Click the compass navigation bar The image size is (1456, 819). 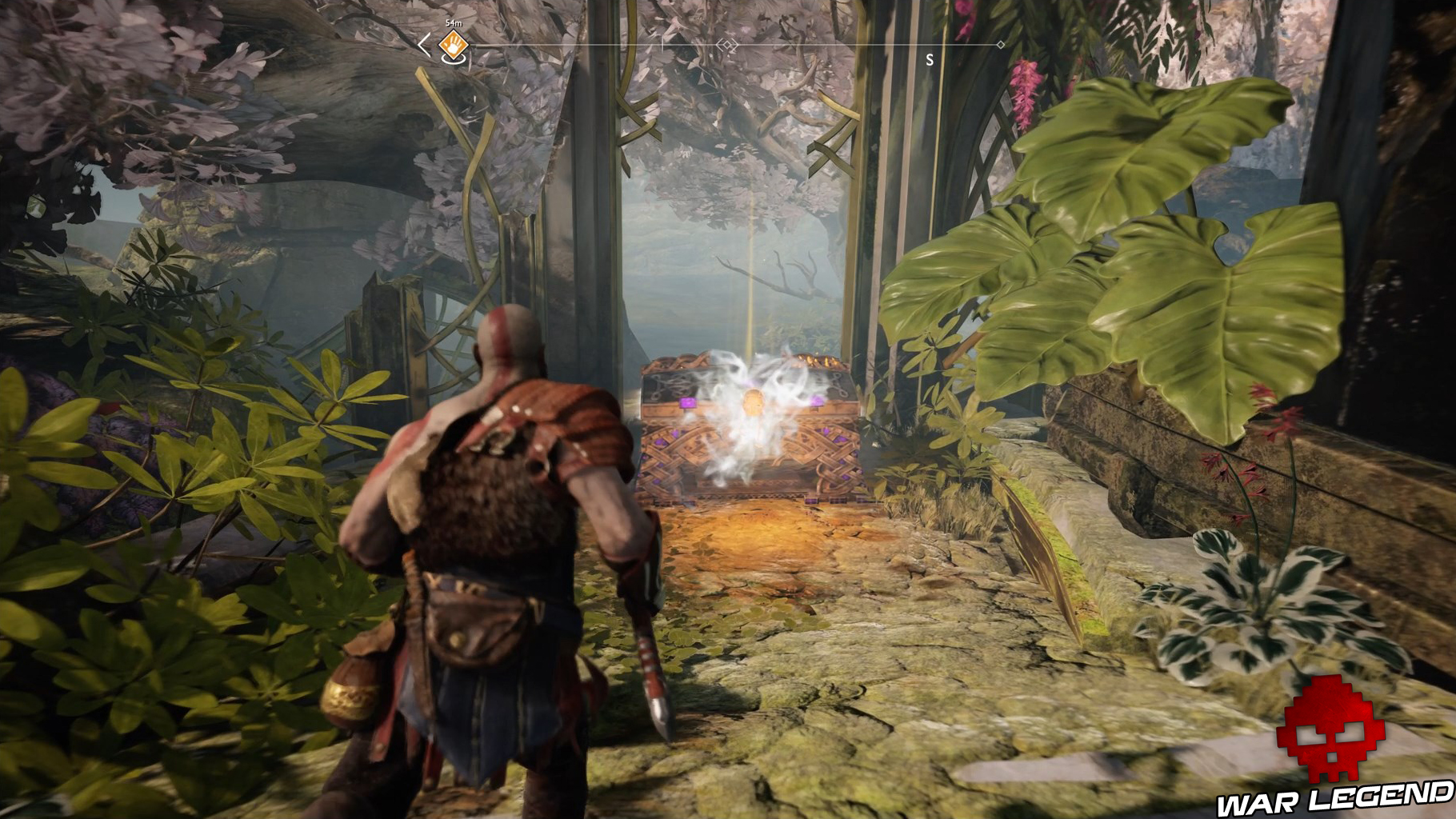[840, 44]
